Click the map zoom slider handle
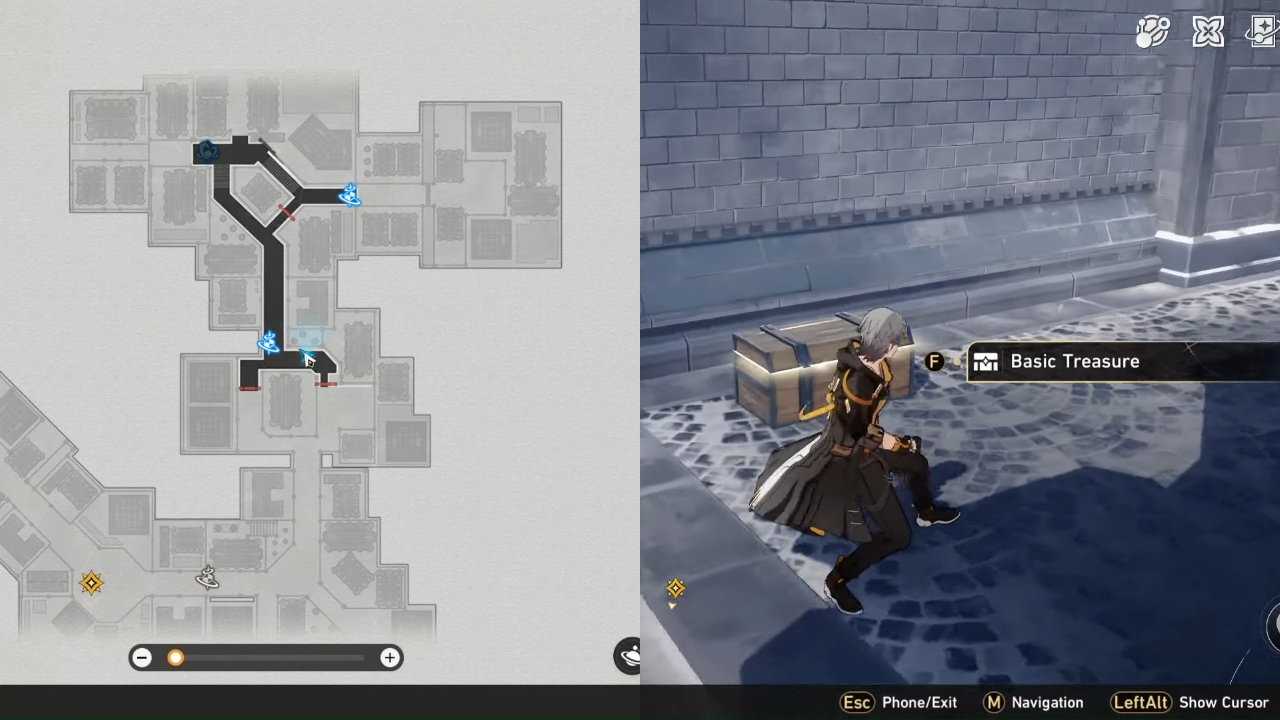Screen dimensions: 1280x720 coord(176,657)
